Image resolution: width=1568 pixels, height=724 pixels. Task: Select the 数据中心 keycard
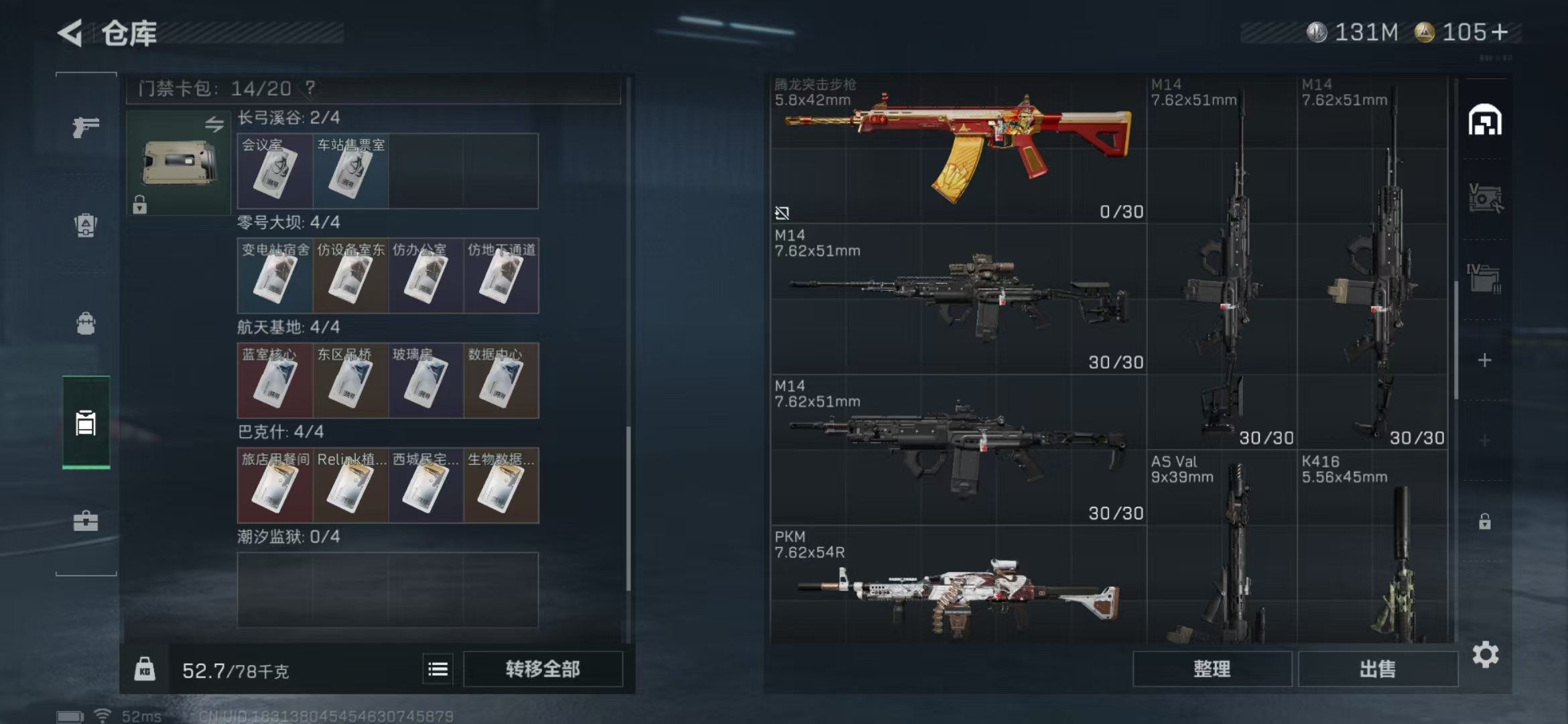click(501, 381)
